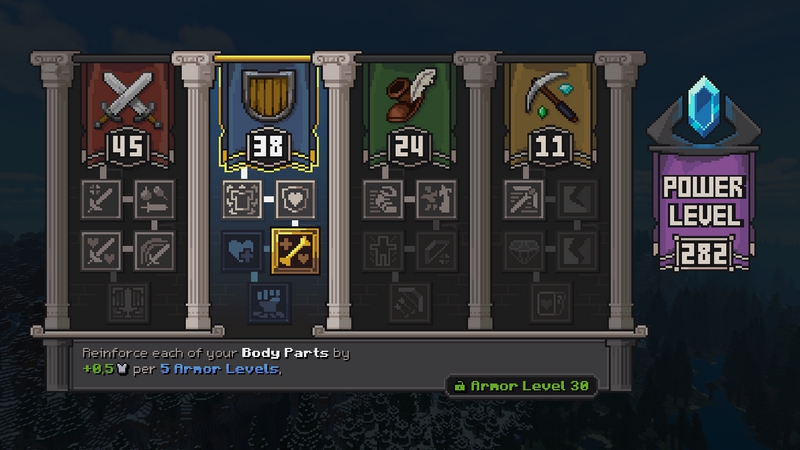This screenshot has width=800, height=450.
Task: Select the diamond gem perk
Action: [x=524, y=249]
